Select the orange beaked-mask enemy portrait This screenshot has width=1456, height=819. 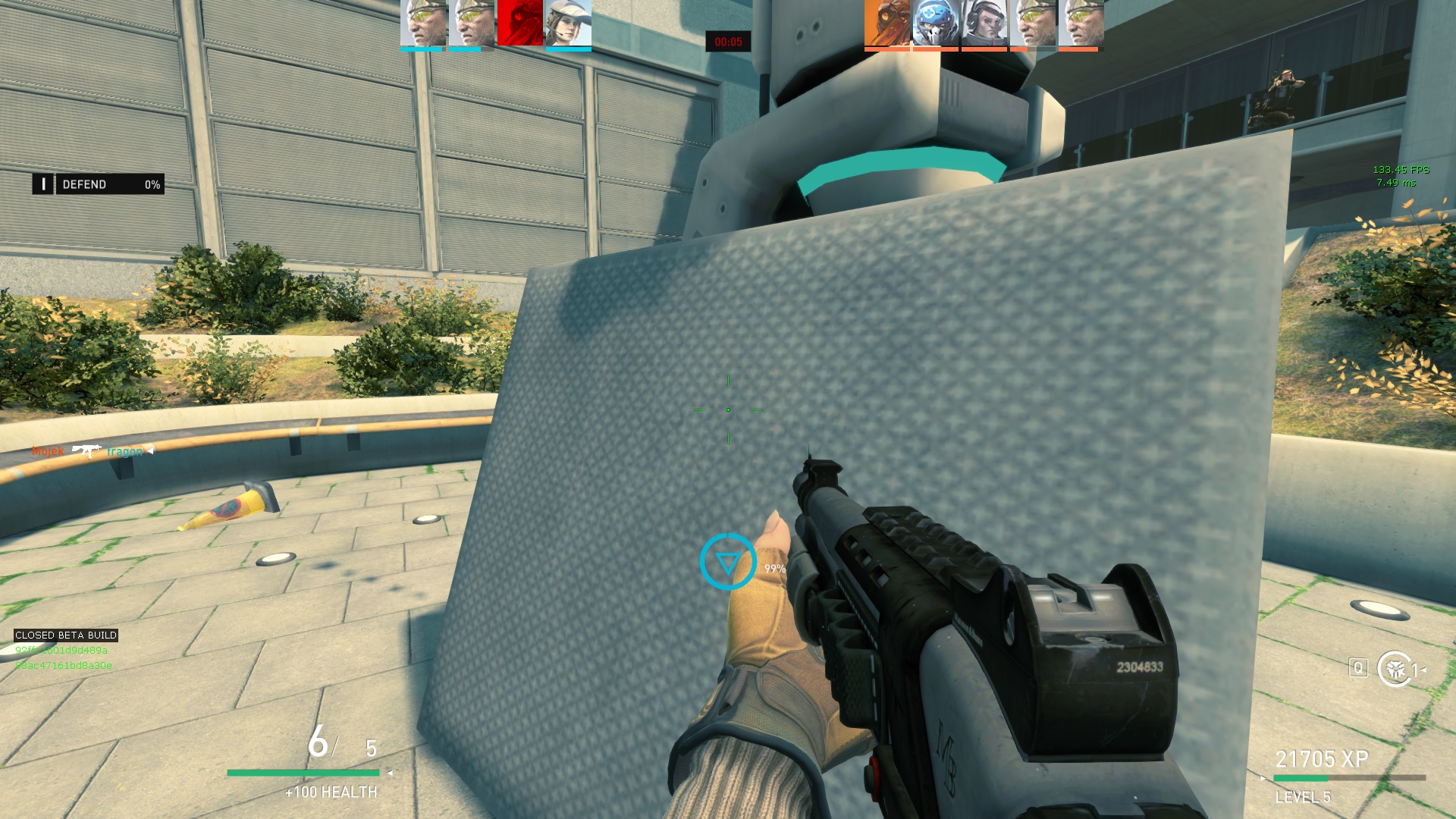pos(887,23)
